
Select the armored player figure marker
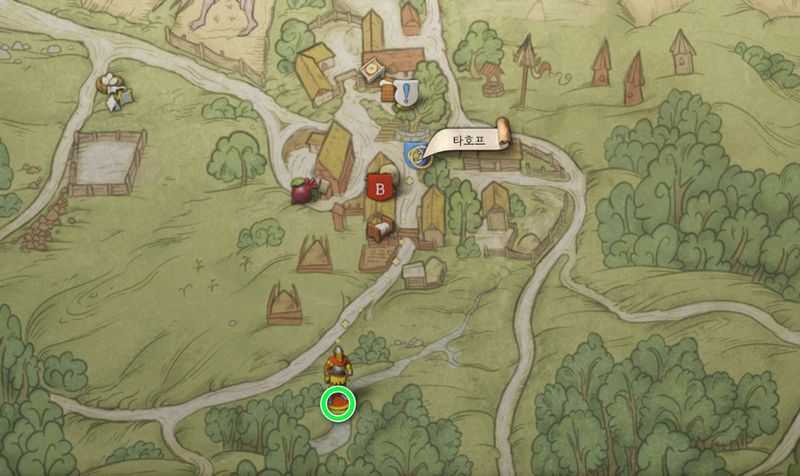pyautogui.click(x=340, y=365)
